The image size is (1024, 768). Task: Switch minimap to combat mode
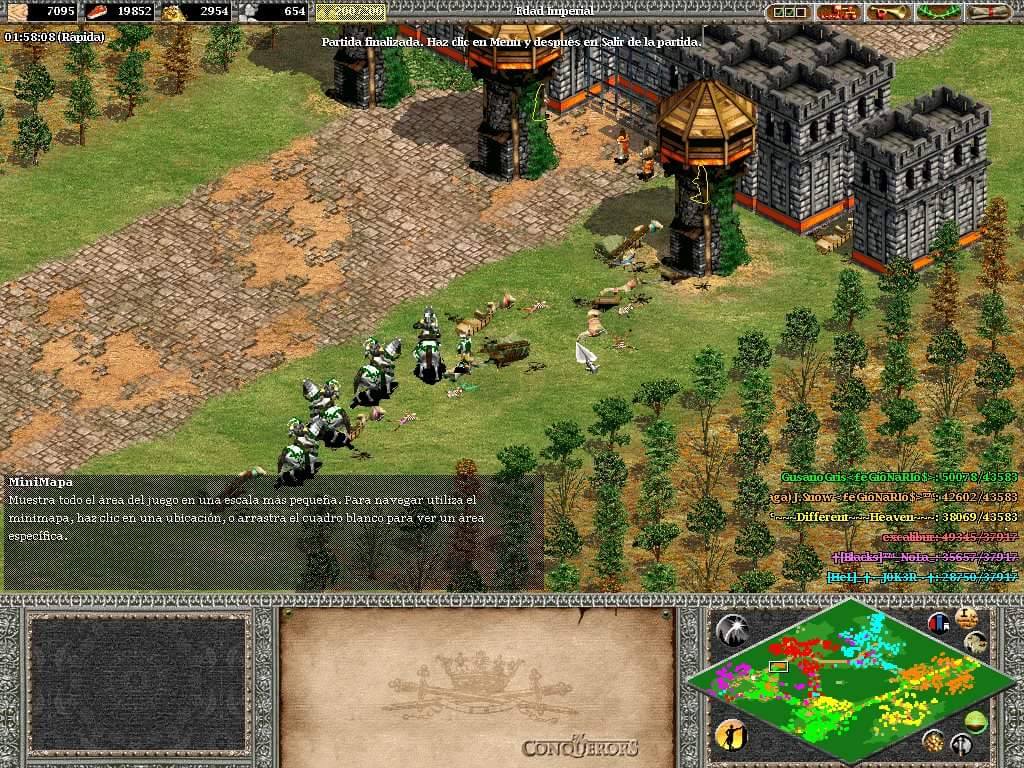[x=962, y=744]
